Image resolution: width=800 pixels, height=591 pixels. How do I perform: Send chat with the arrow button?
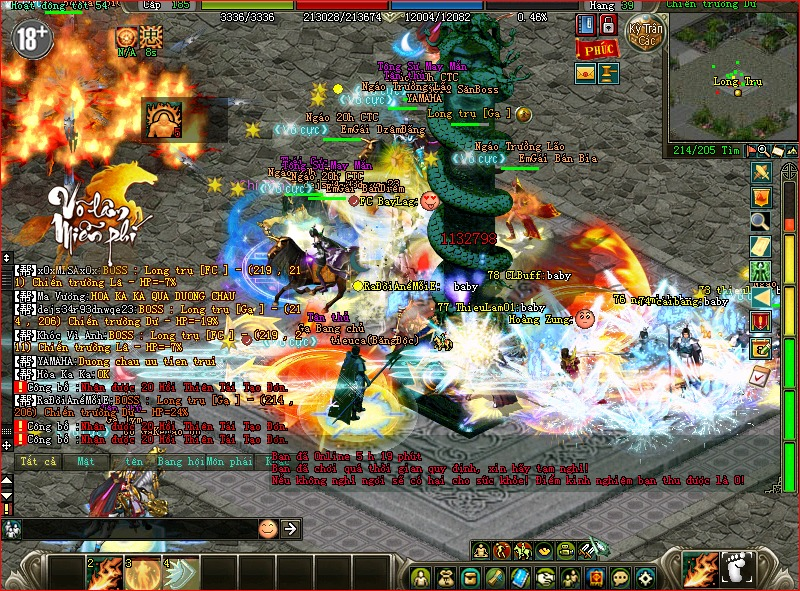point(291,528)
